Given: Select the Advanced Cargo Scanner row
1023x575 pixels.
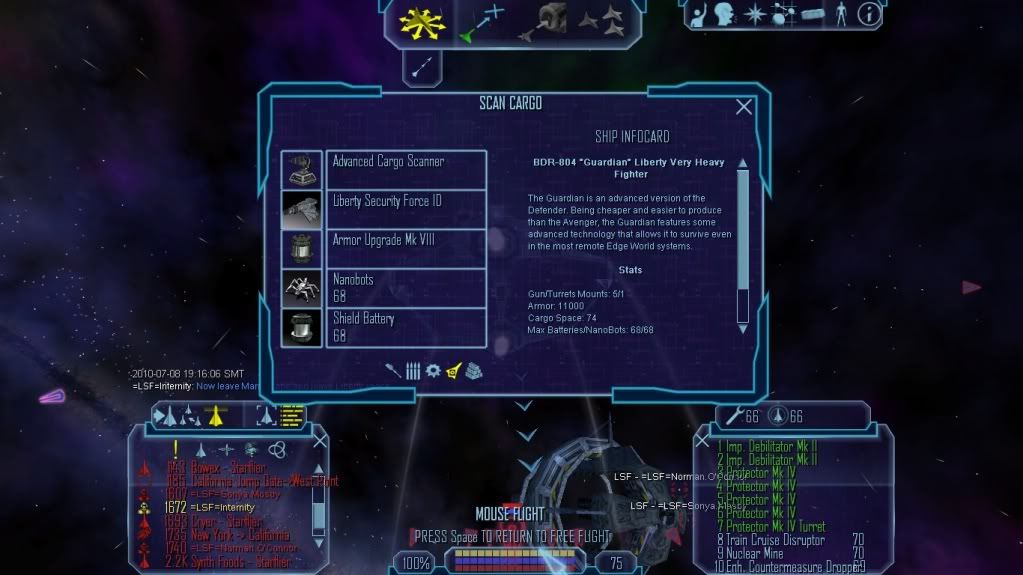Looking at the screenshot, I should point(405,168).
